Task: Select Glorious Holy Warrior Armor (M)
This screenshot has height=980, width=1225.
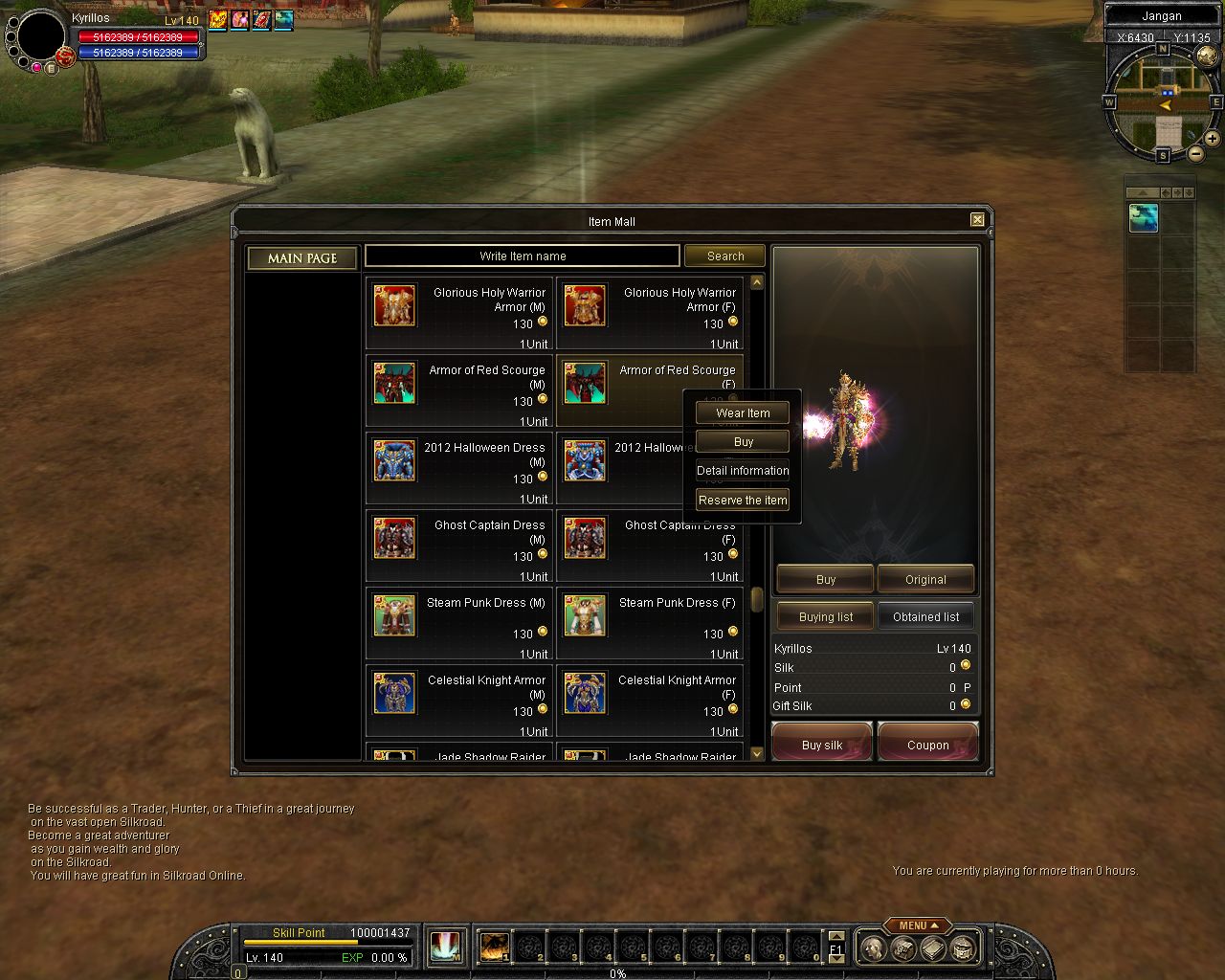Action: (459, 314)
